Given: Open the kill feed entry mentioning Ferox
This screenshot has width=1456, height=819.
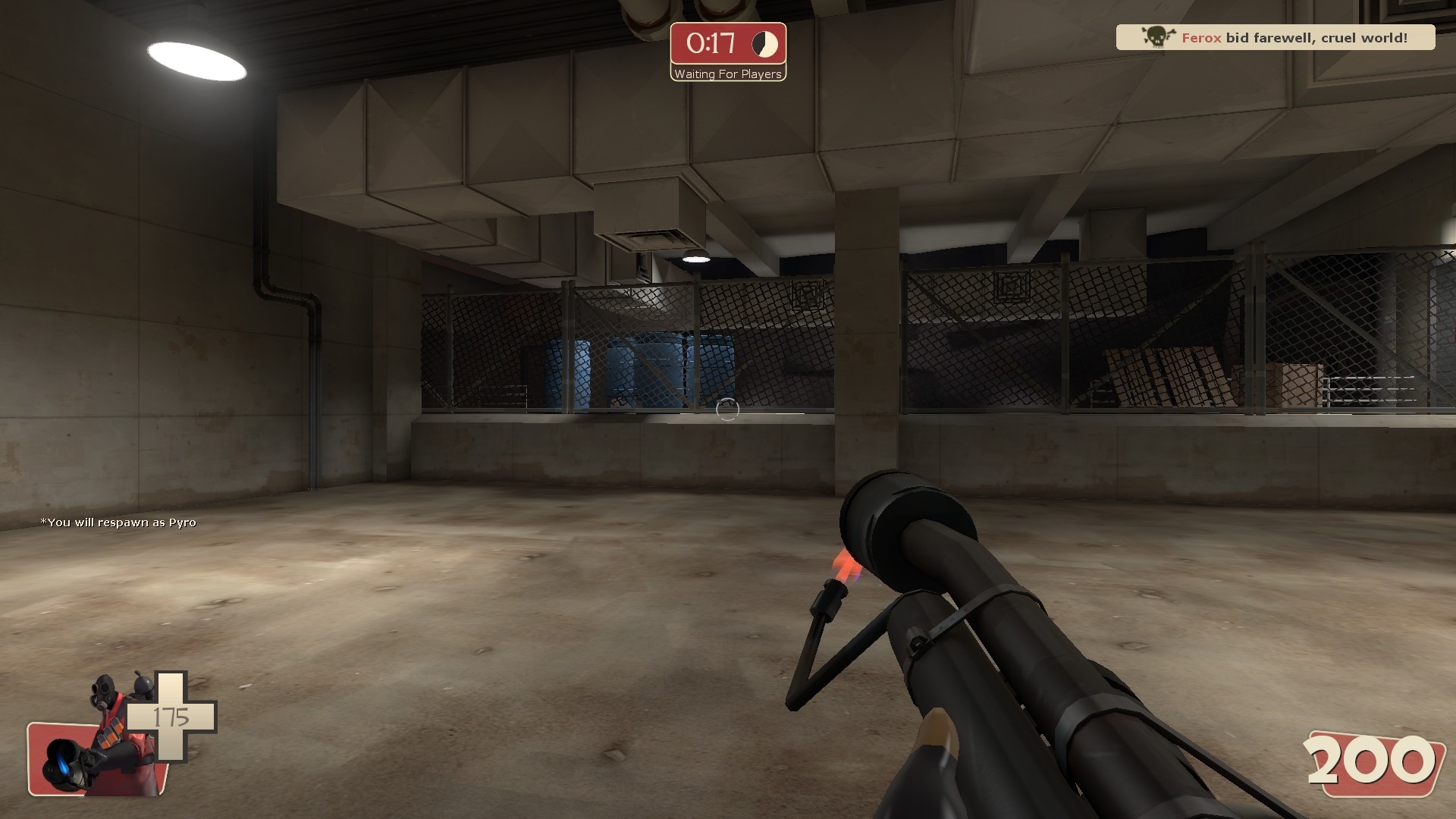Looking at the screenshot, I should pyautogui.click(x=1200, y=36).
